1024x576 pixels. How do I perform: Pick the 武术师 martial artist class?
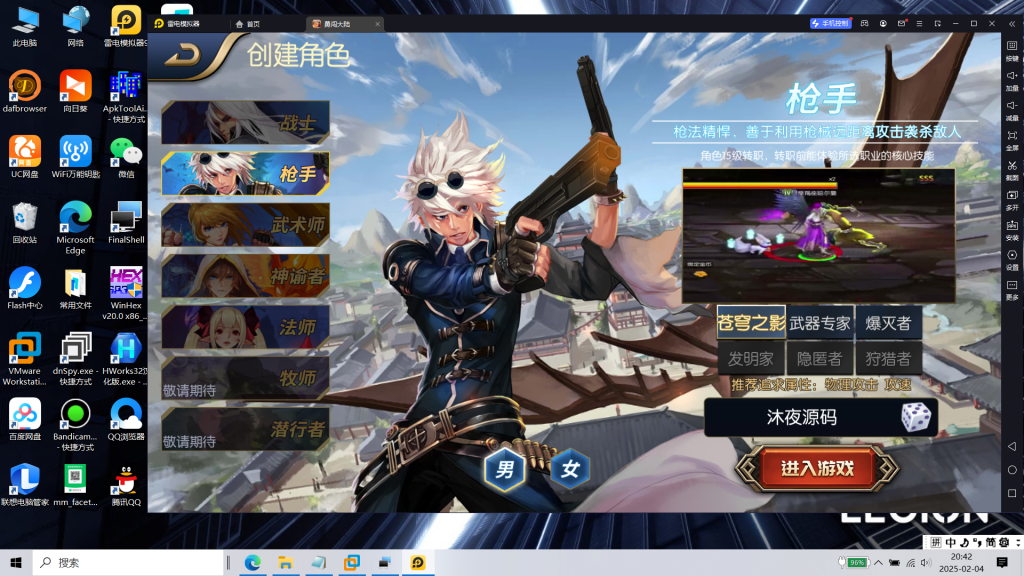(246, 225)
